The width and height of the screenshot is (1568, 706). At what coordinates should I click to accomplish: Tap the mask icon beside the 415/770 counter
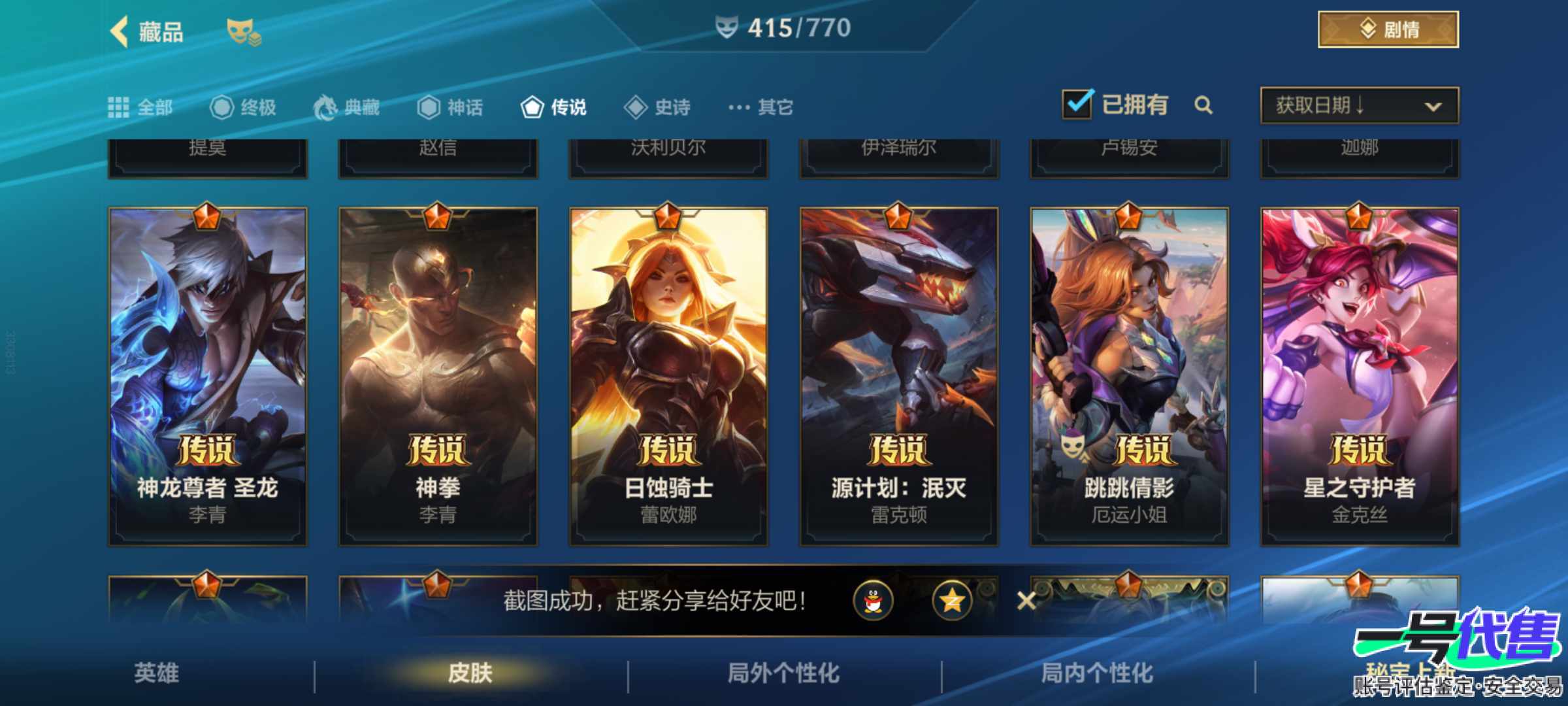click(x=727, y=26)
